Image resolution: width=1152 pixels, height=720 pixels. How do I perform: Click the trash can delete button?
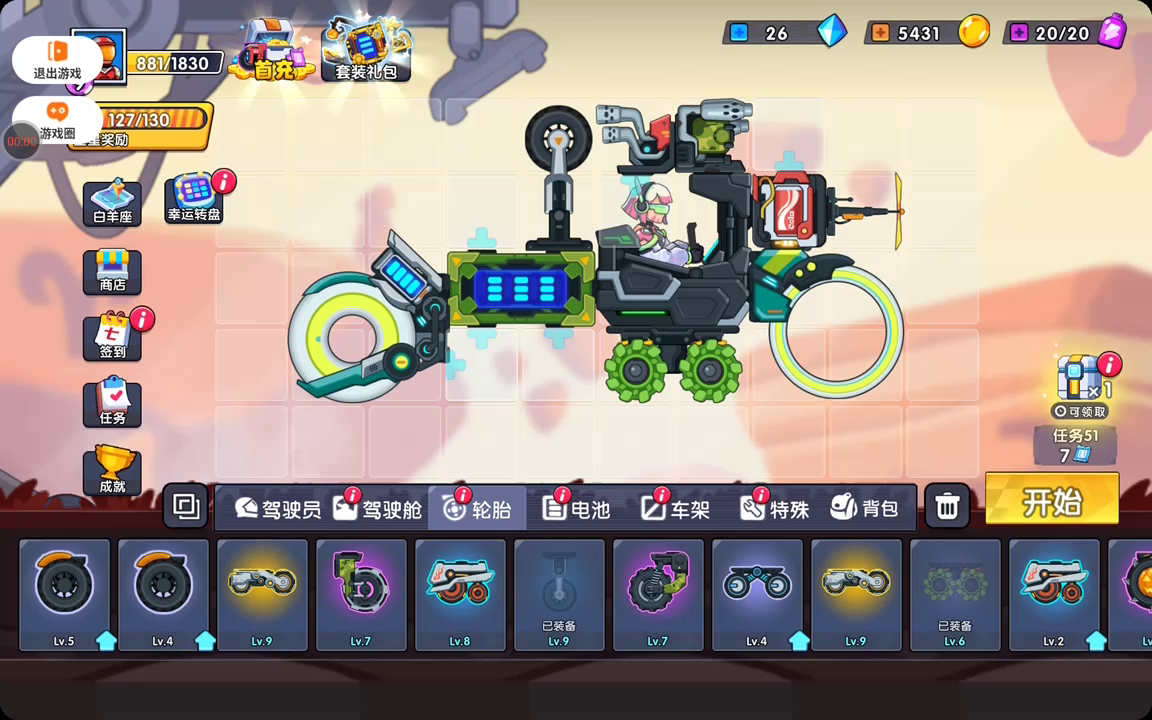point(947,508)
